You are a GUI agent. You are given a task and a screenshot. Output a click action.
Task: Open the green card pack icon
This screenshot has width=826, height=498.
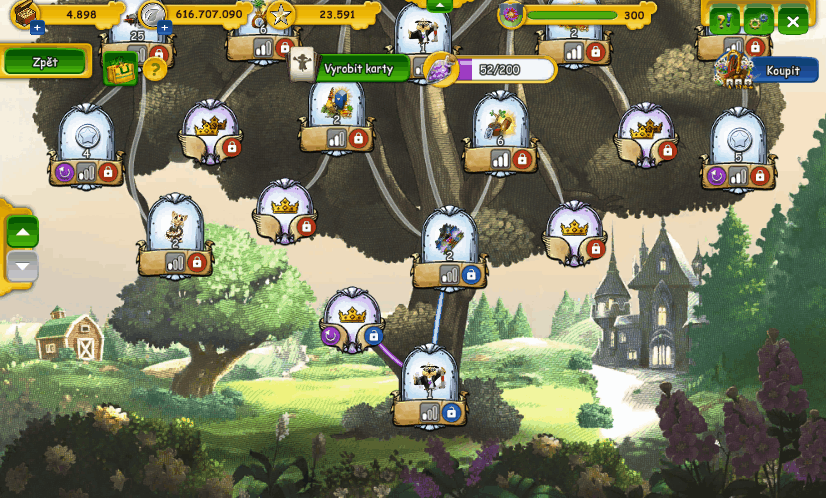coord(121,68)
